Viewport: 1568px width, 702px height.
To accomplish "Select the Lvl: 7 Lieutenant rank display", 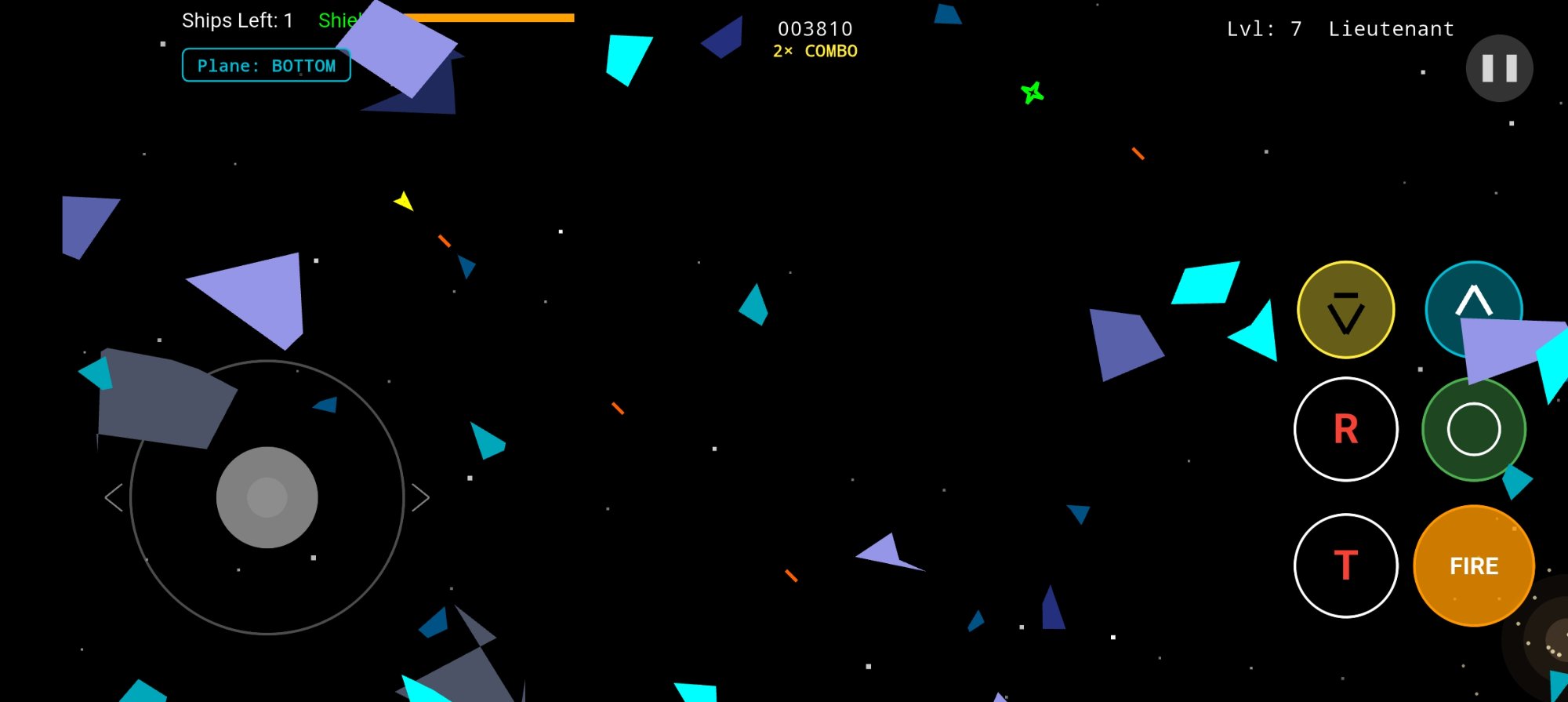I will click(1340, 29).
